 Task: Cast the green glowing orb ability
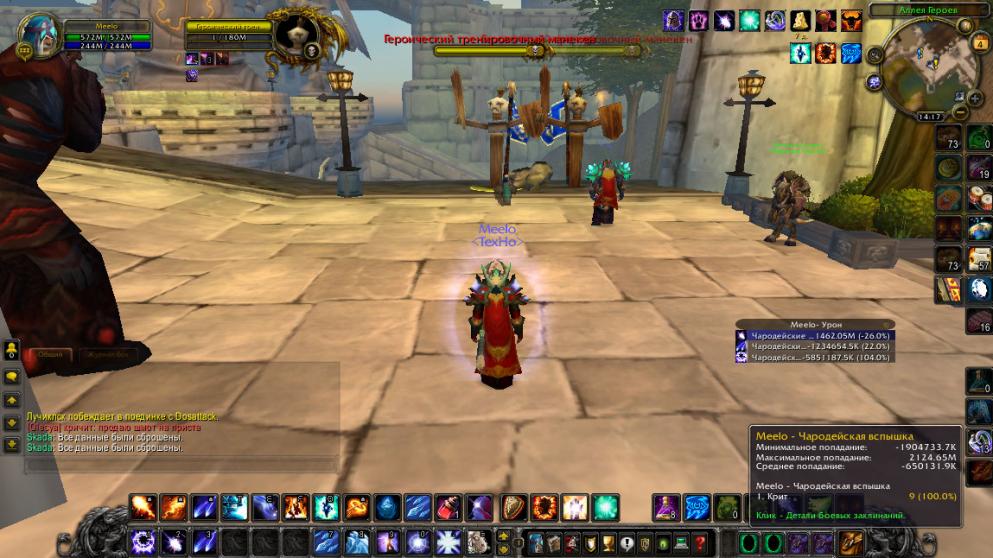coord(605,508)
